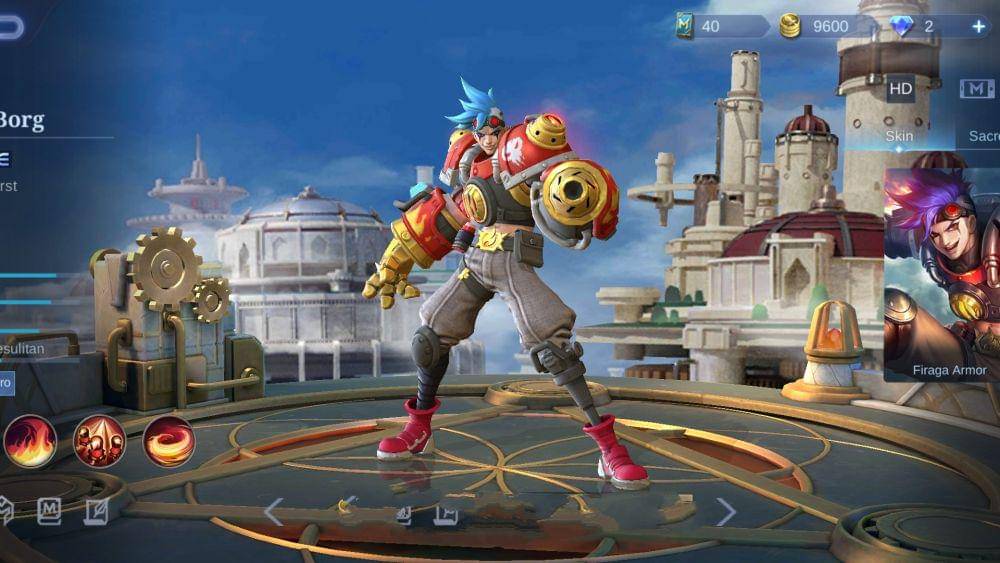This screenshot has width=1000, height=563.
Task: Toggle the HD display mode
Action: (900, 89)
